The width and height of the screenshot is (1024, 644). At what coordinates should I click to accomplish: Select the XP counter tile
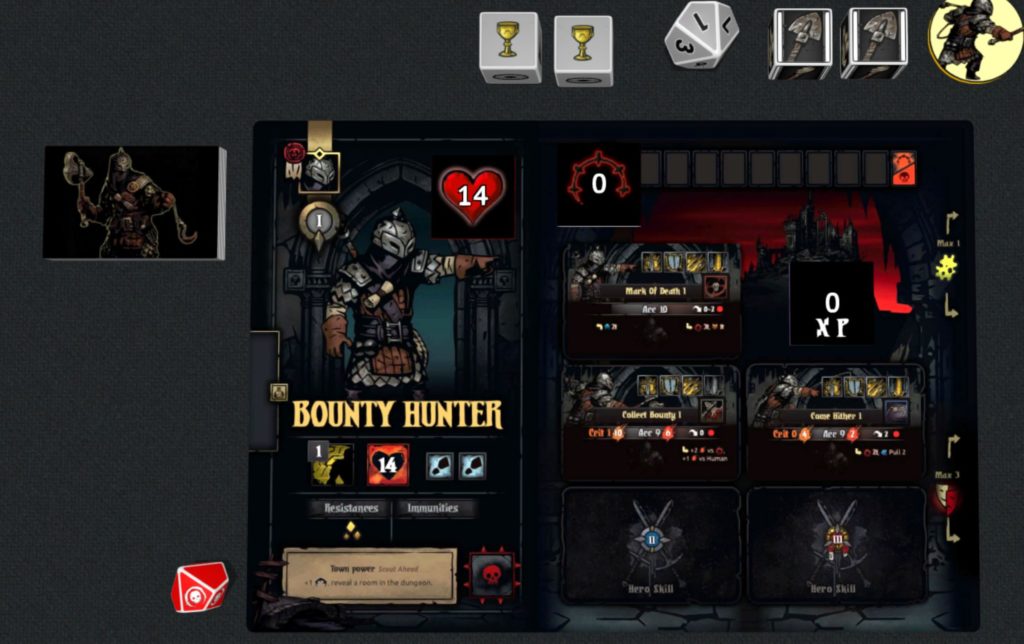pos(832,303)
